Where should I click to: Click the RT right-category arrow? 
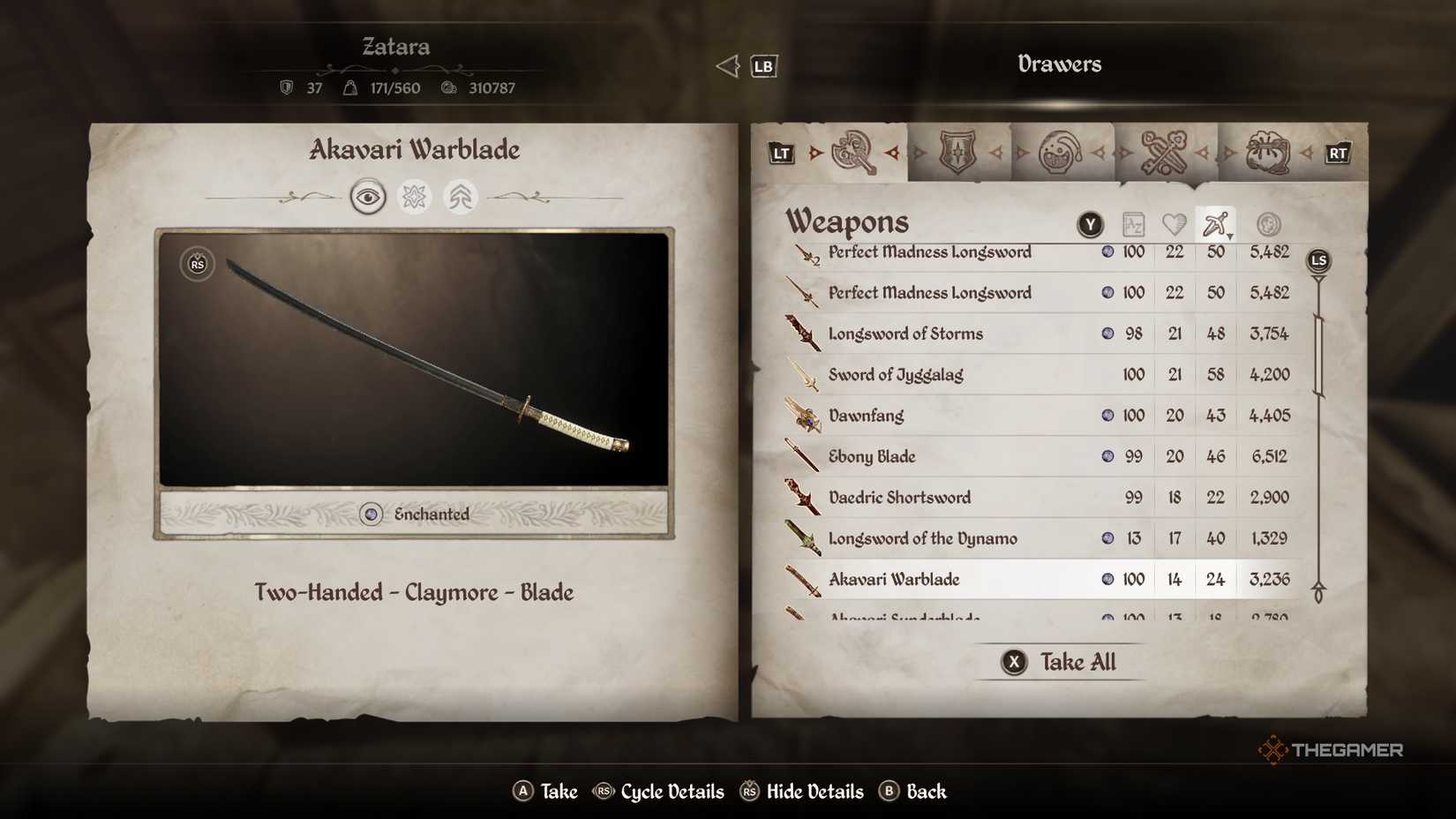[1338, 152]
